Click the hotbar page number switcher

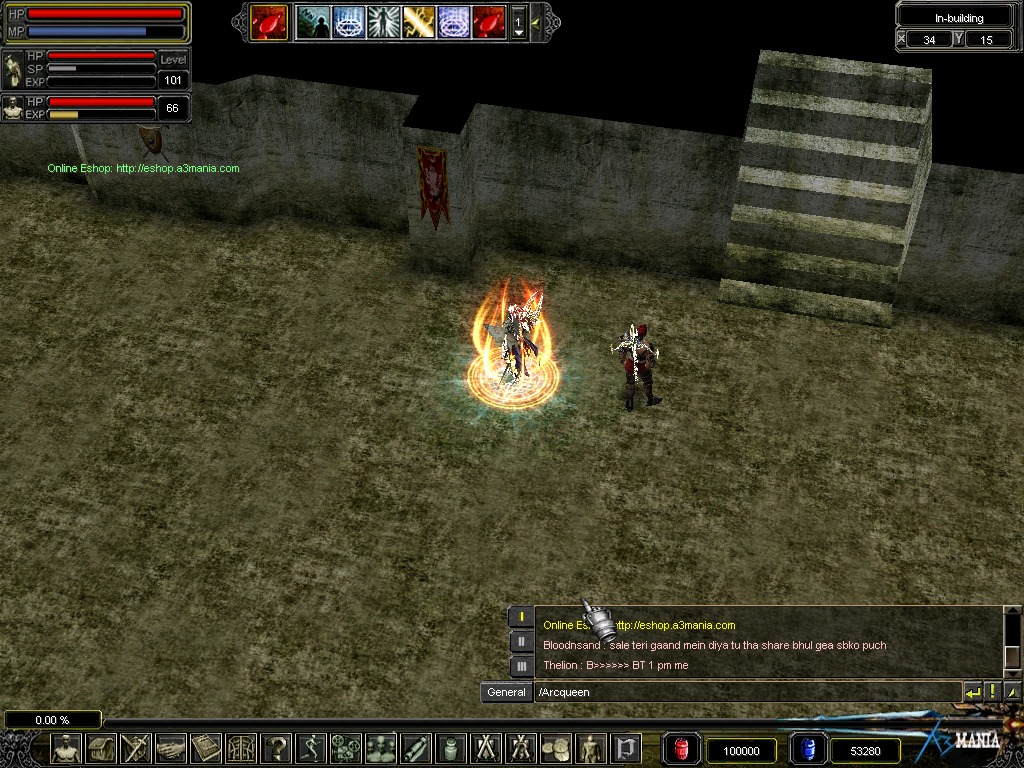(x=518, y=22)
